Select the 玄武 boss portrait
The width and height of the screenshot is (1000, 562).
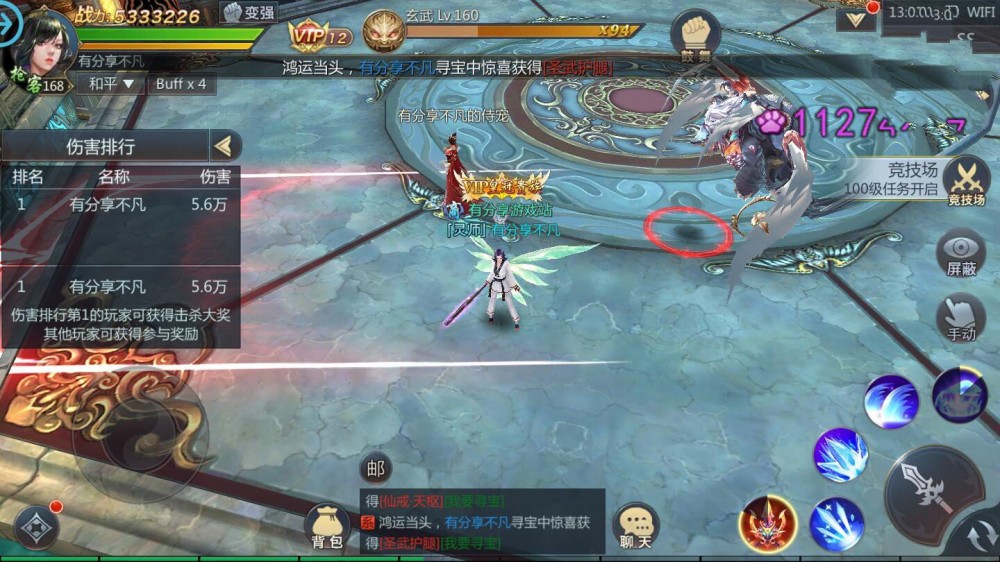tap(383, 32)
